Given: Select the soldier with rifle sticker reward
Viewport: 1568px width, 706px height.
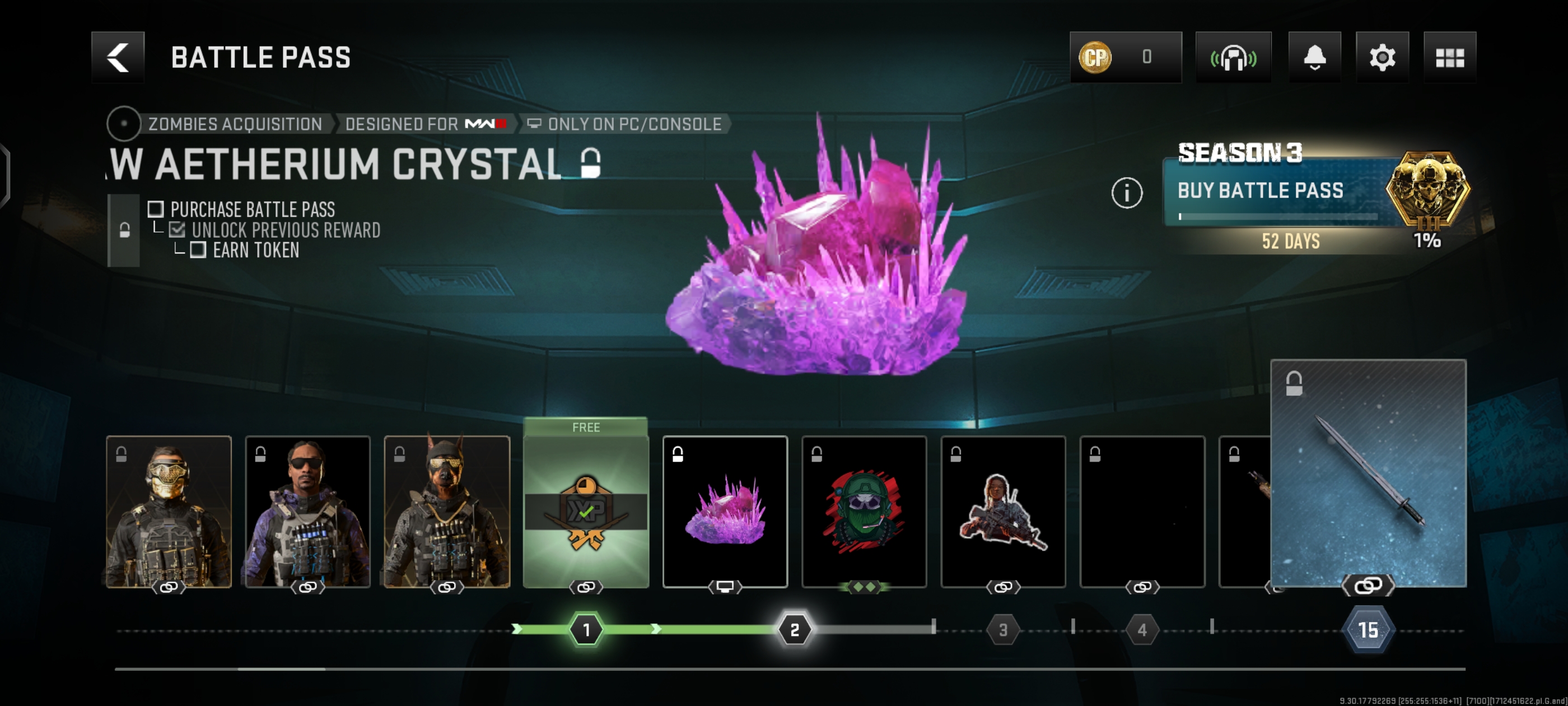Looking at the screenshot, I should coord(1002,511).
